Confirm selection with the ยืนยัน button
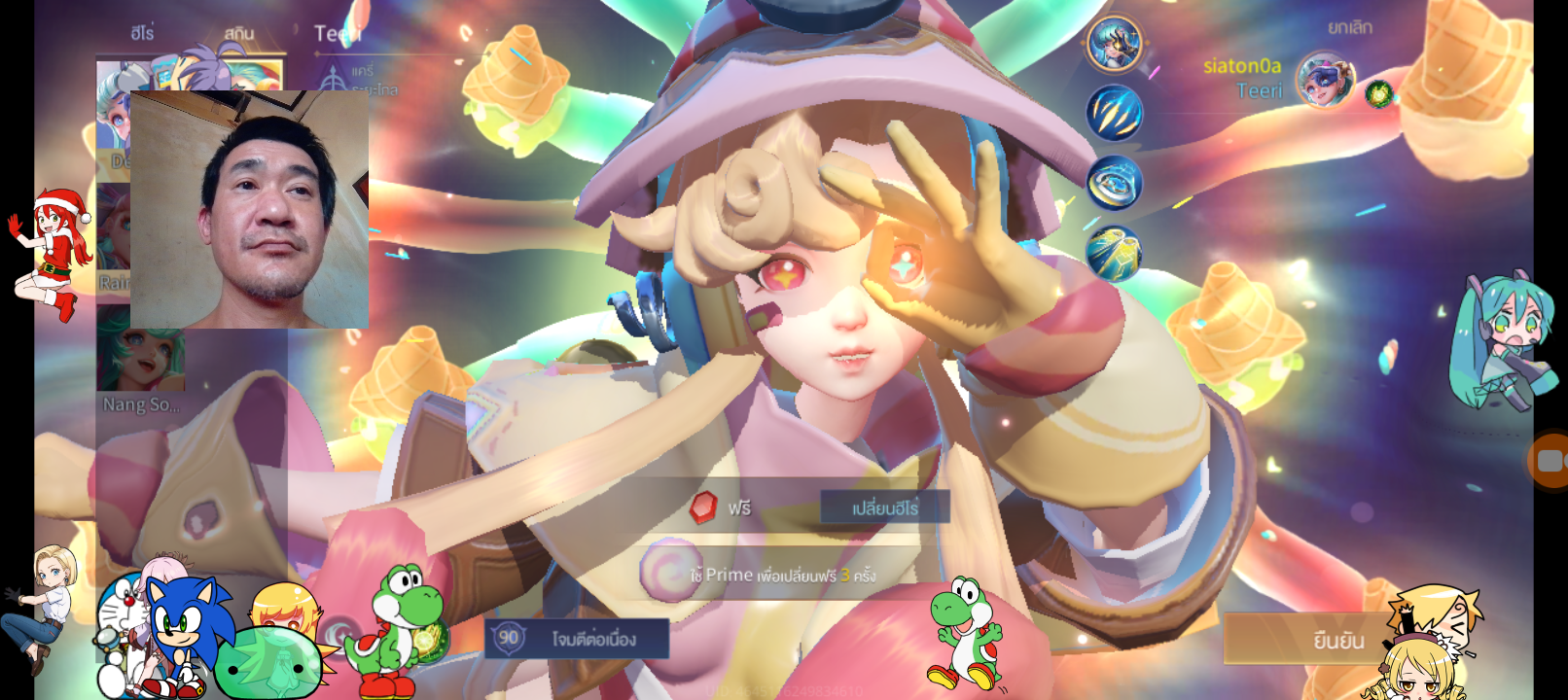Screen dimensions: 1568x700 [1337, 640]
